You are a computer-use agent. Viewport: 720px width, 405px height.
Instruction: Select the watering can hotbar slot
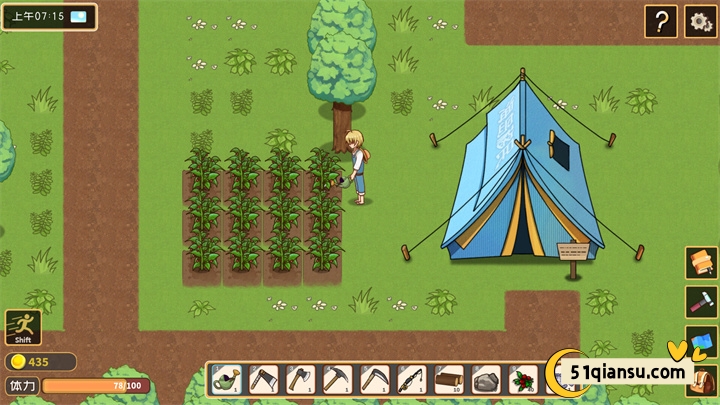pyautogui.click(x=227, y=379)
